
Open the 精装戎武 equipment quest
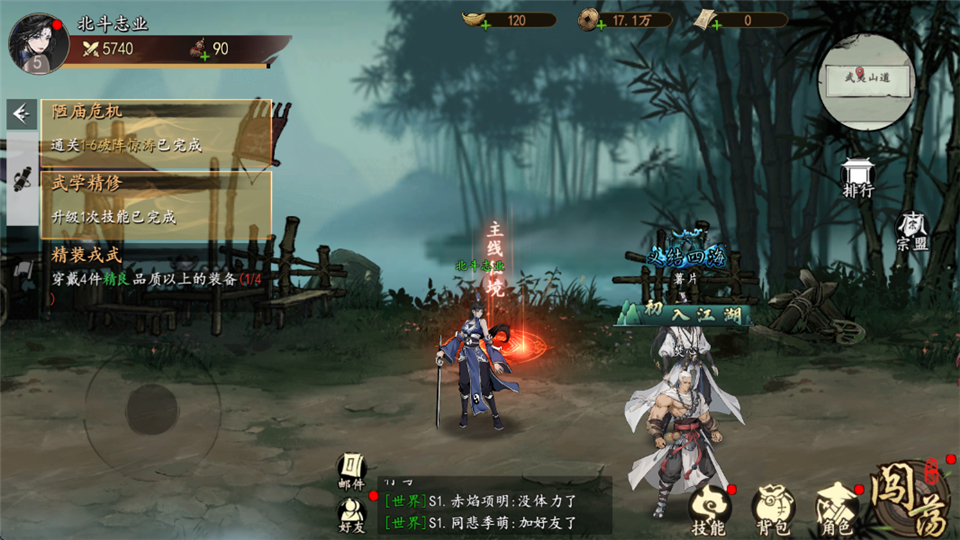(156, 270)
